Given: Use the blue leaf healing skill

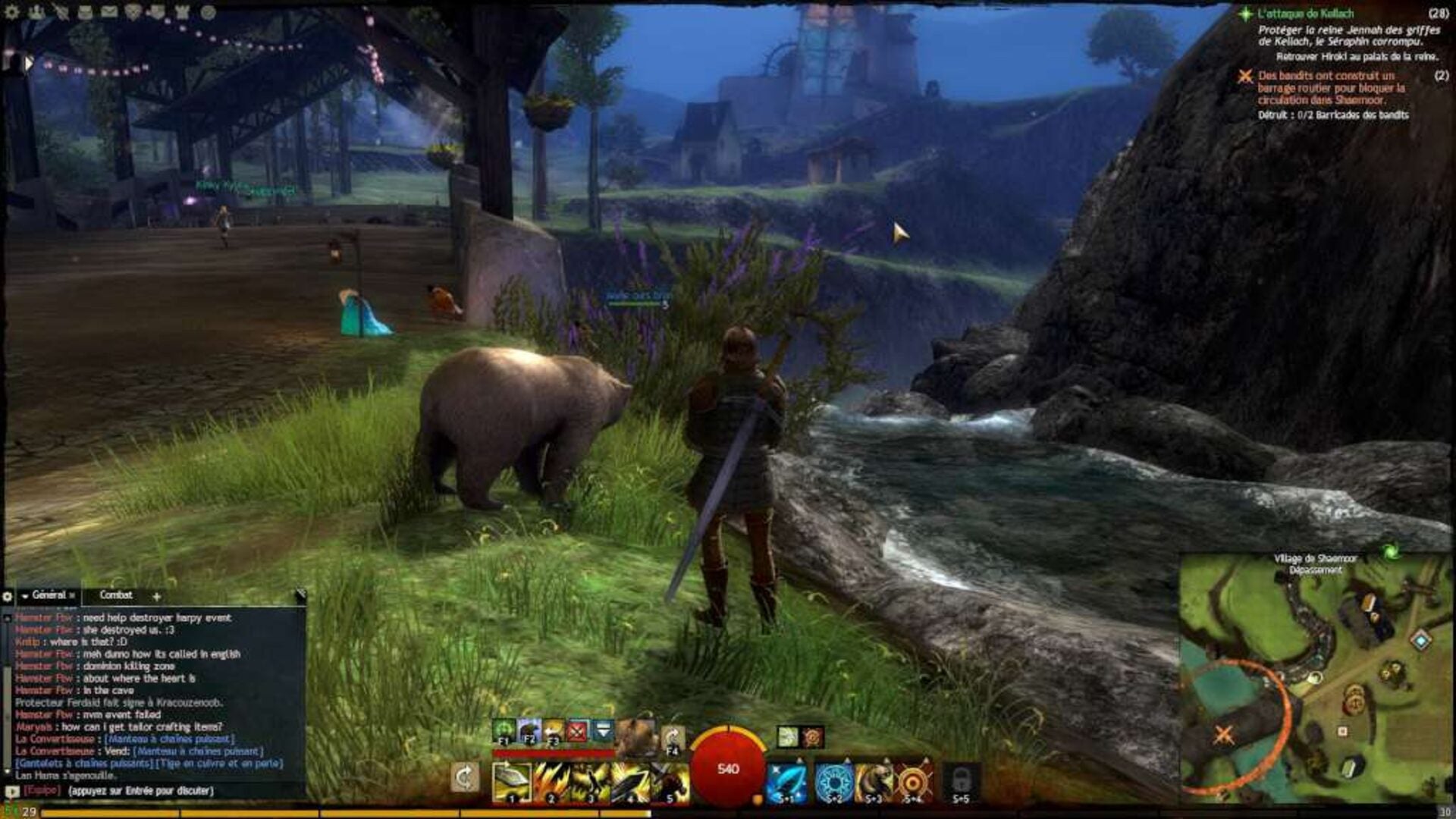Looking at the screenshot, I should click(x=786, y=782).
